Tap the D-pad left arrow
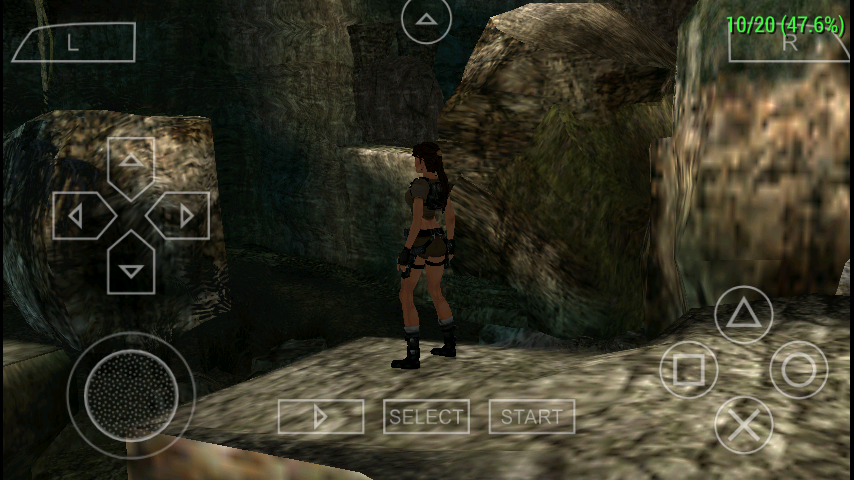The height and width of the screenshot is (480, 854). 80,215
